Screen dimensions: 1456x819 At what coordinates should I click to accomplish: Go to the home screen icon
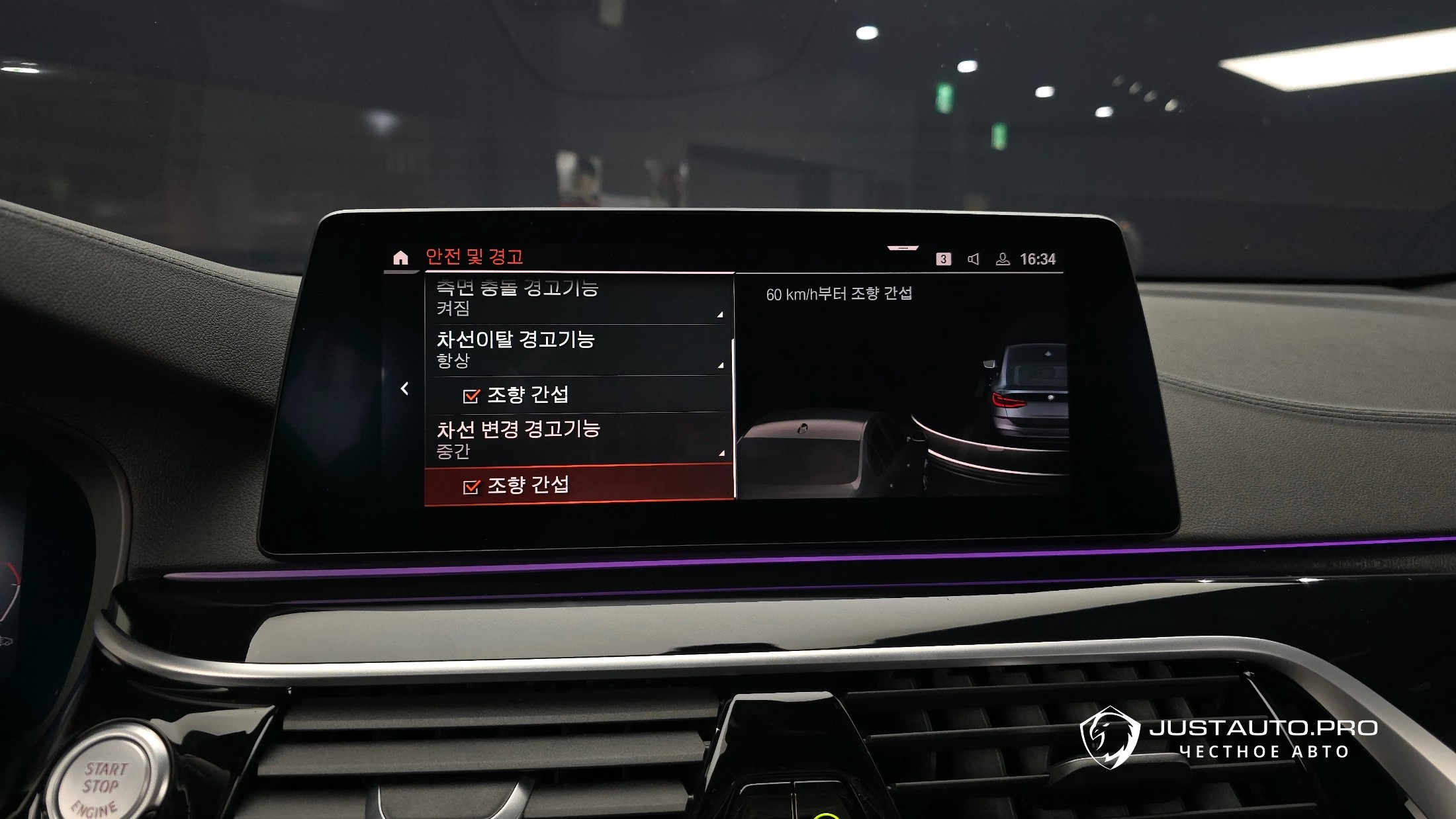pyautogui.click(x=400, y=257)
